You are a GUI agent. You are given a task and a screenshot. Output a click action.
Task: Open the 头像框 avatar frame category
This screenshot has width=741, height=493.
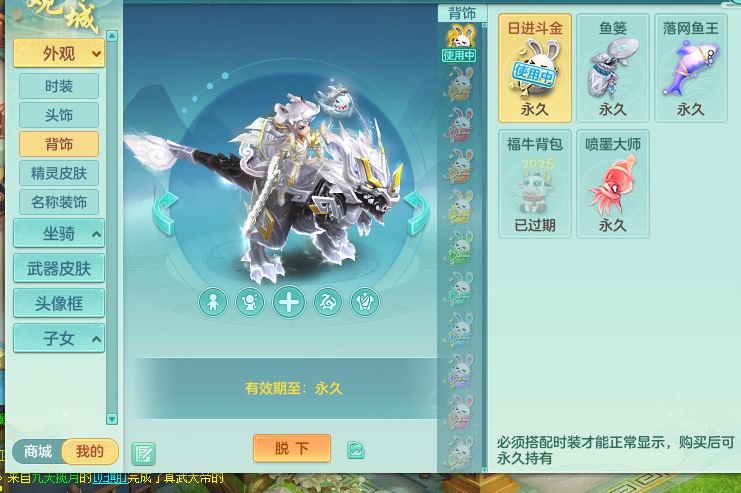59,303
